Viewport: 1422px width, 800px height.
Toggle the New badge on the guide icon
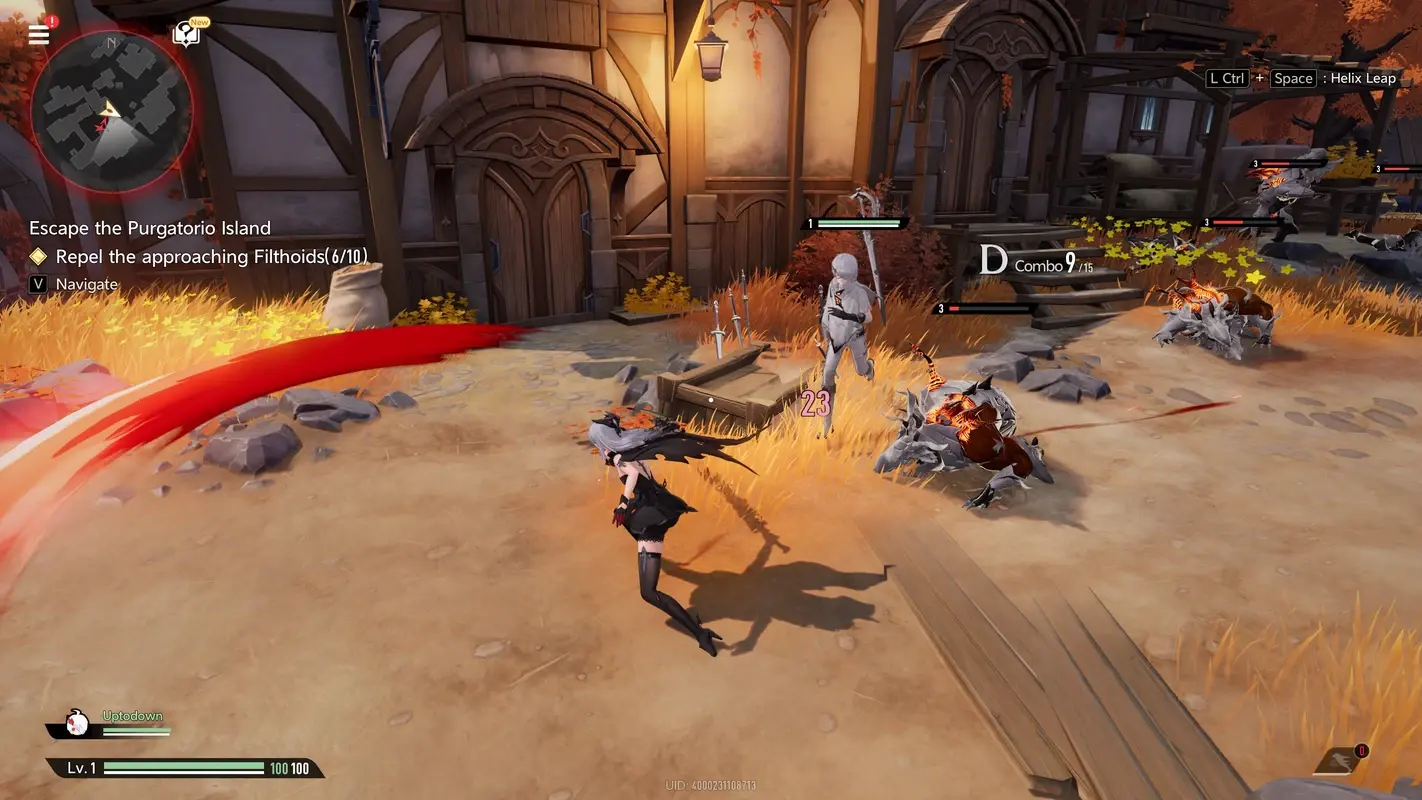pos(198,21)
